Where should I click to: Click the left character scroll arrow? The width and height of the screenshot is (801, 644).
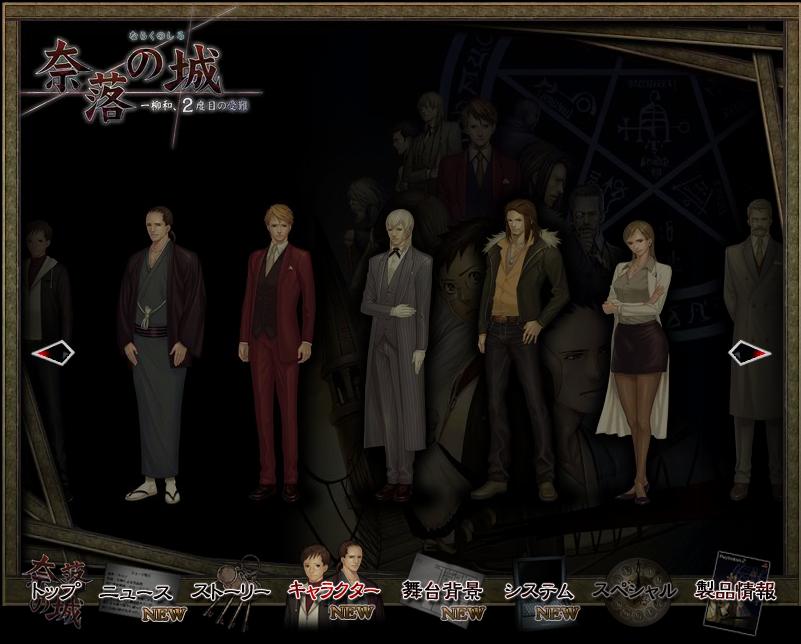52,352
